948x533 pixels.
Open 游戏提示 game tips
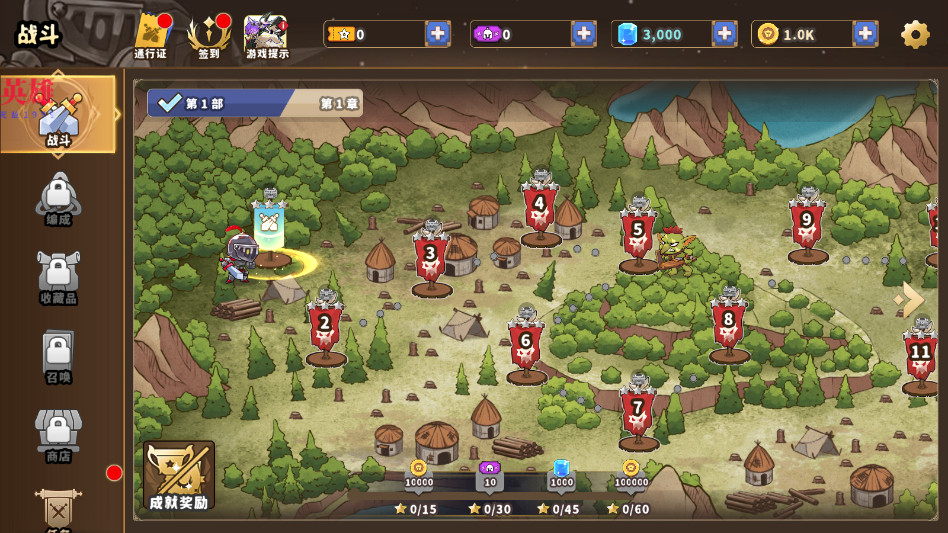pos(266,36)
